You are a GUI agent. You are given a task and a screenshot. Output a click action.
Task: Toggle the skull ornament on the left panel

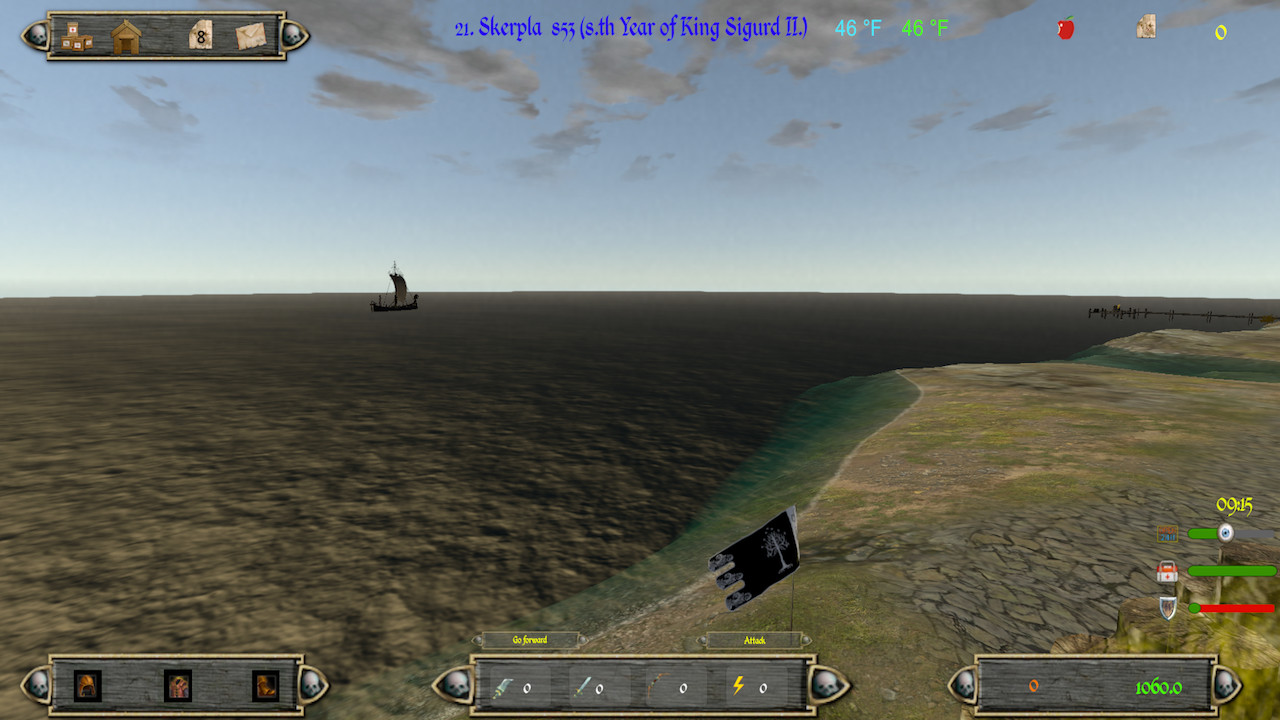click(x=40, y=687)
